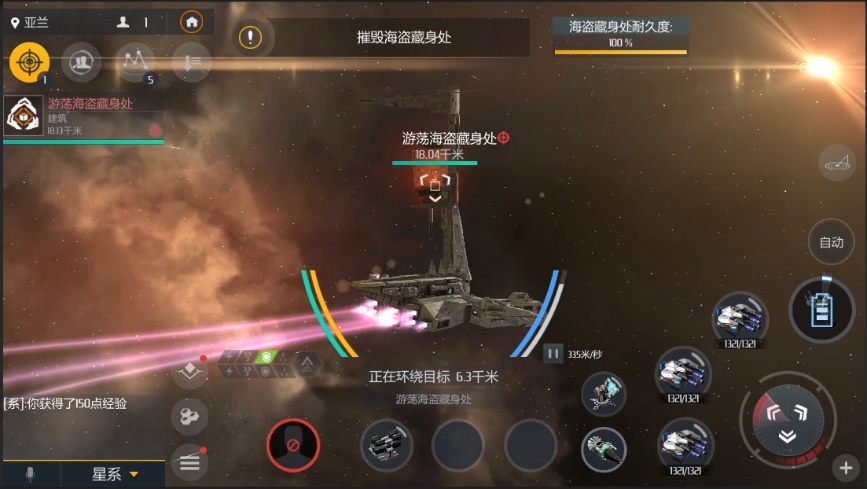
Task: Select the orange target crosshair overview tab
Action: [29, 62]
